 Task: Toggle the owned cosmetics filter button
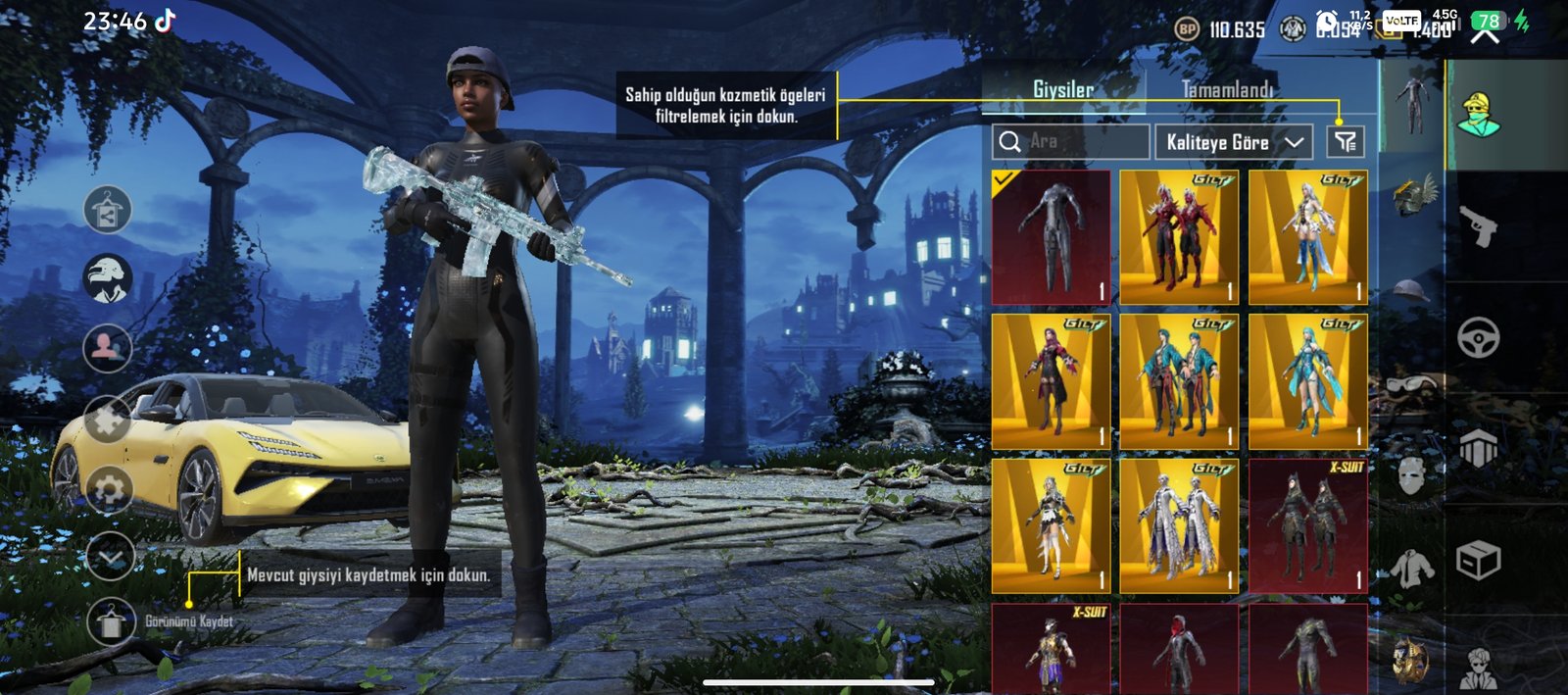coord(1346,142)
